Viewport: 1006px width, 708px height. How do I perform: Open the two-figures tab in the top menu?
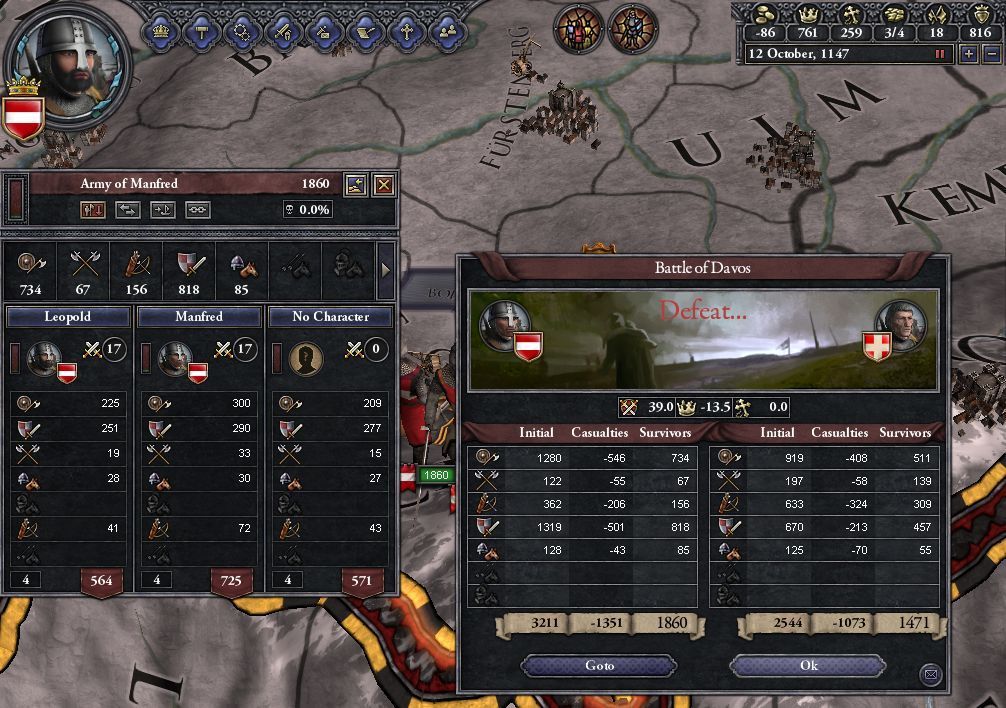[447, 30]
